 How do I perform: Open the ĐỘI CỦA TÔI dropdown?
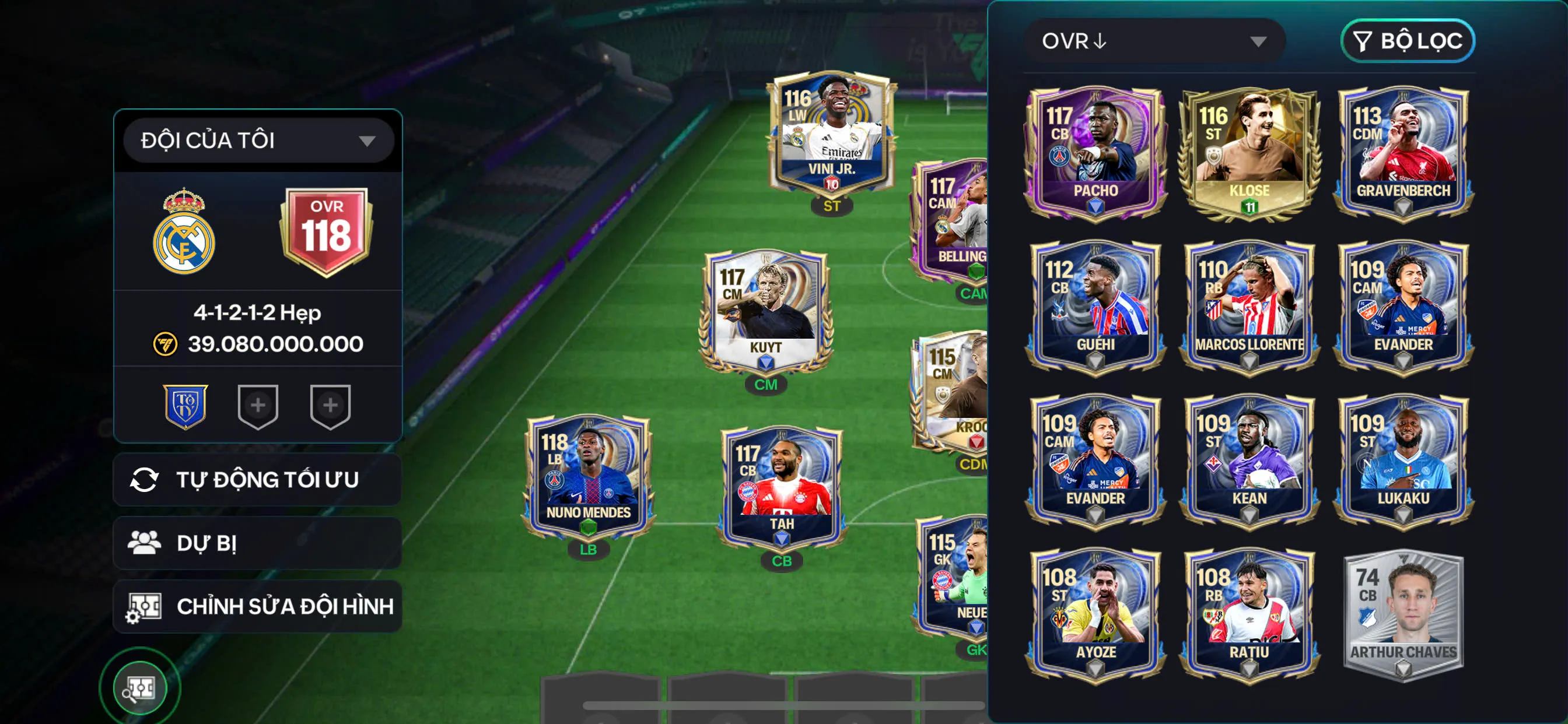(x=258, y=140)
